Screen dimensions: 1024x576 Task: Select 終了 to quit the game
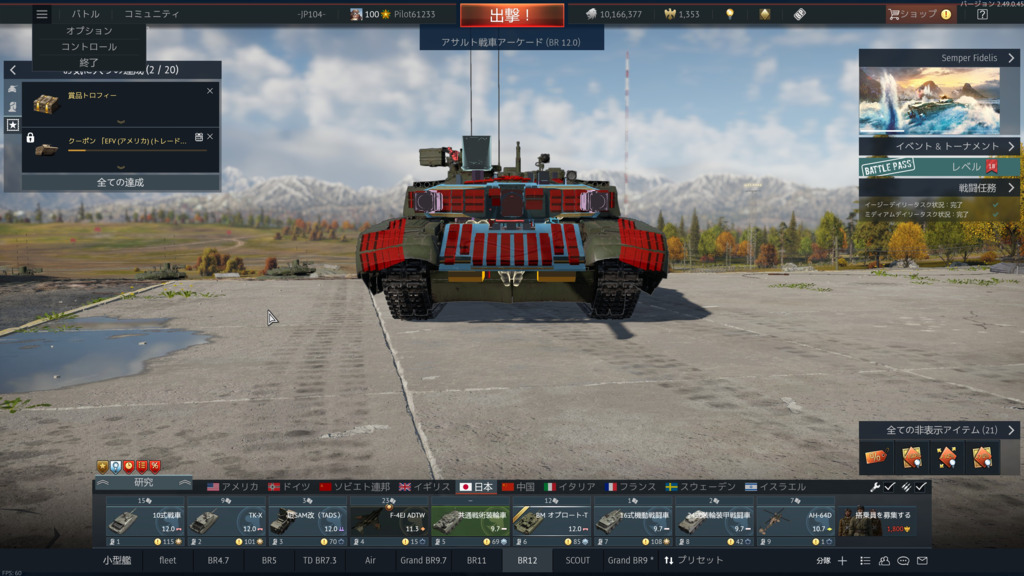coord(89,62)
